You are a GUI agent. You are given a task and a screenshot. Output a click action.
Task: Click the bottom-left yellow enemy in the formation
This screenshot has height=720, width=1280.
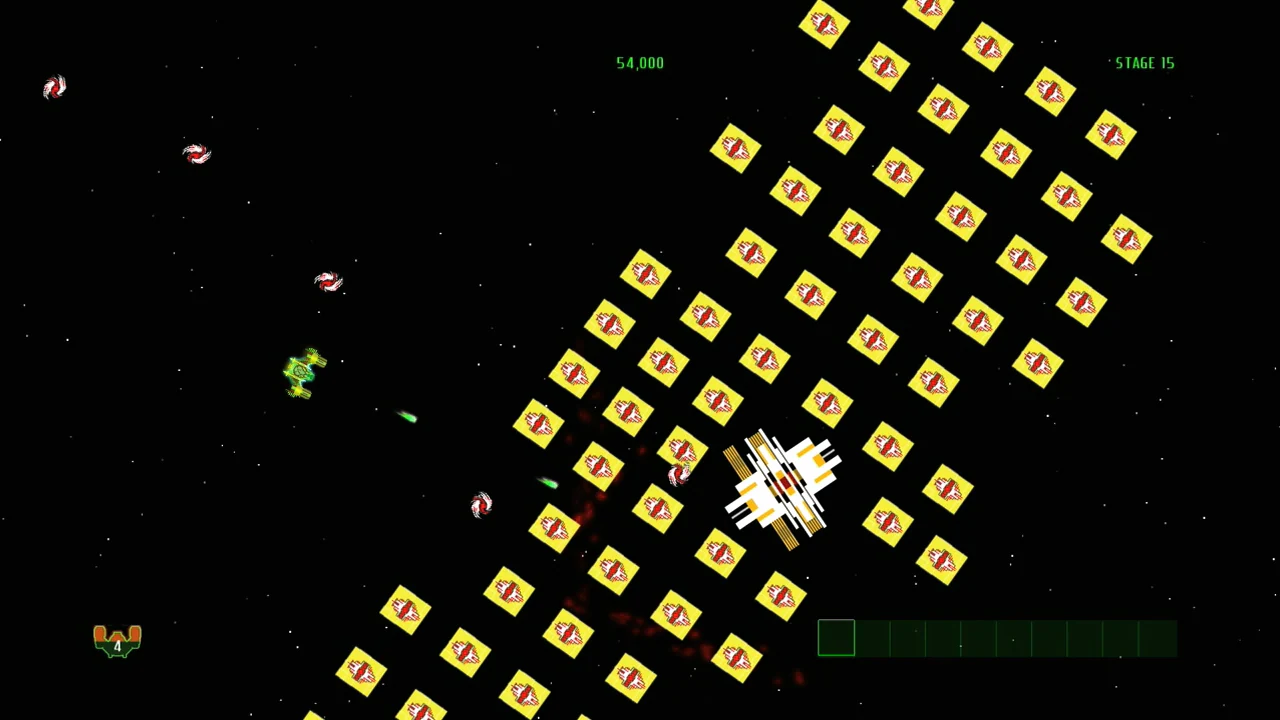pos(360,672)
